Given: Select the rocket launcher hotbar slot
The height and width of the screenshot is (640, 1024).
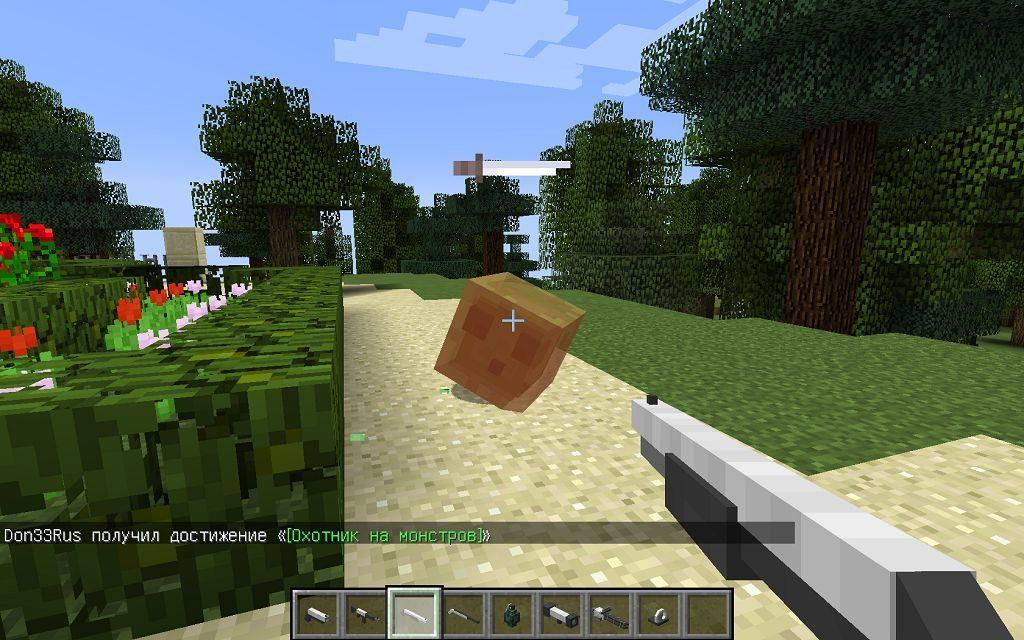Looking at the screenshot, I should (x=559, y=612).
